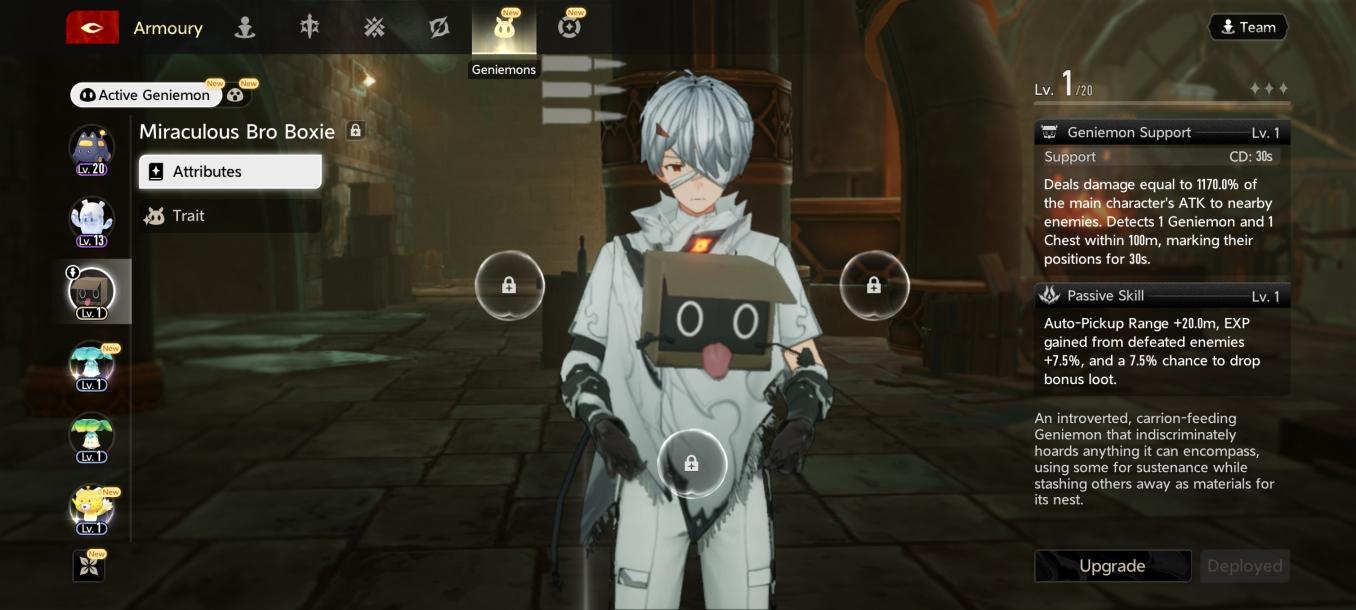Open the four-petal flower icon button
Screen dimensions: 1356x610
coord(89,566)
